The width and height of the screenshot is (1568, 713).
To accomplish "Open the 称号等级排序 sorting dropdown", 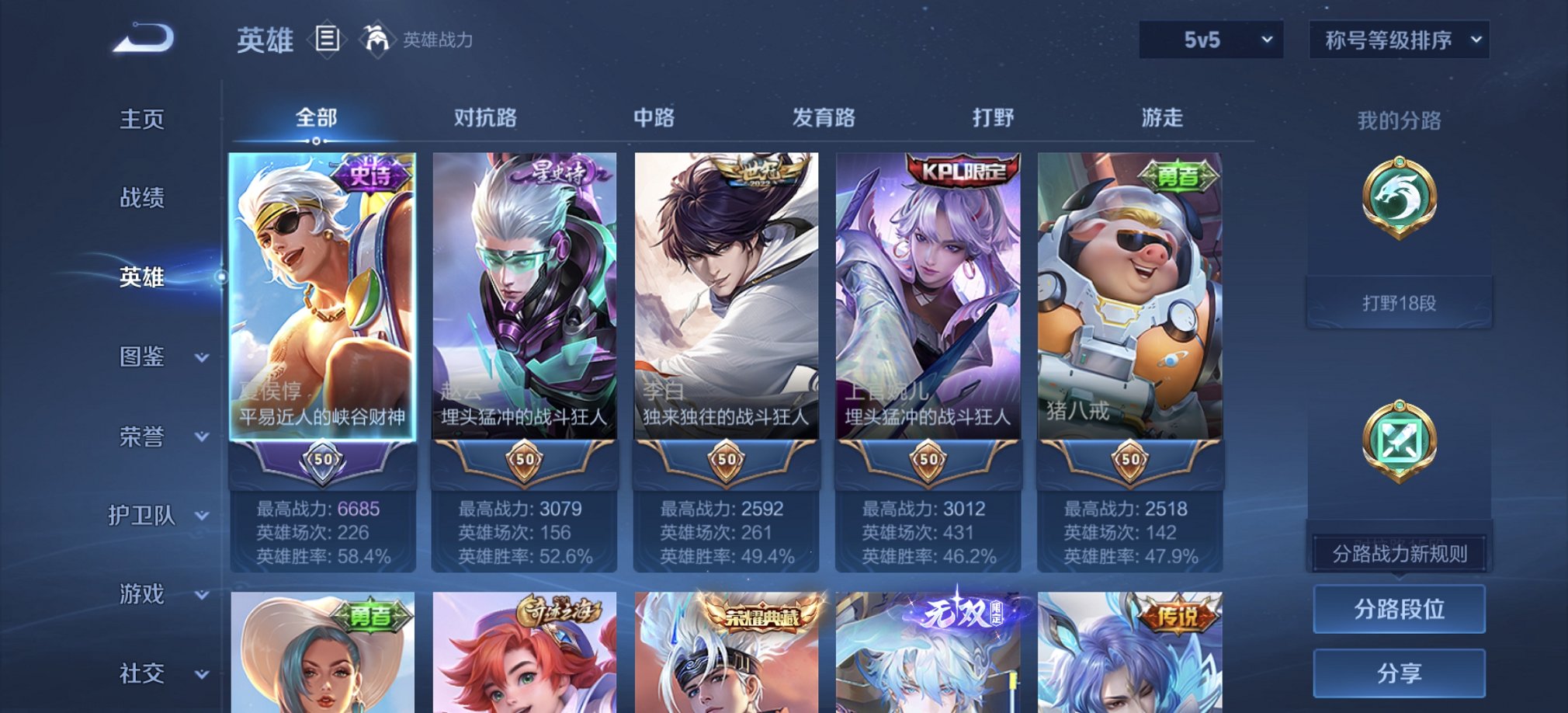I will click(x=1400, y=40).
